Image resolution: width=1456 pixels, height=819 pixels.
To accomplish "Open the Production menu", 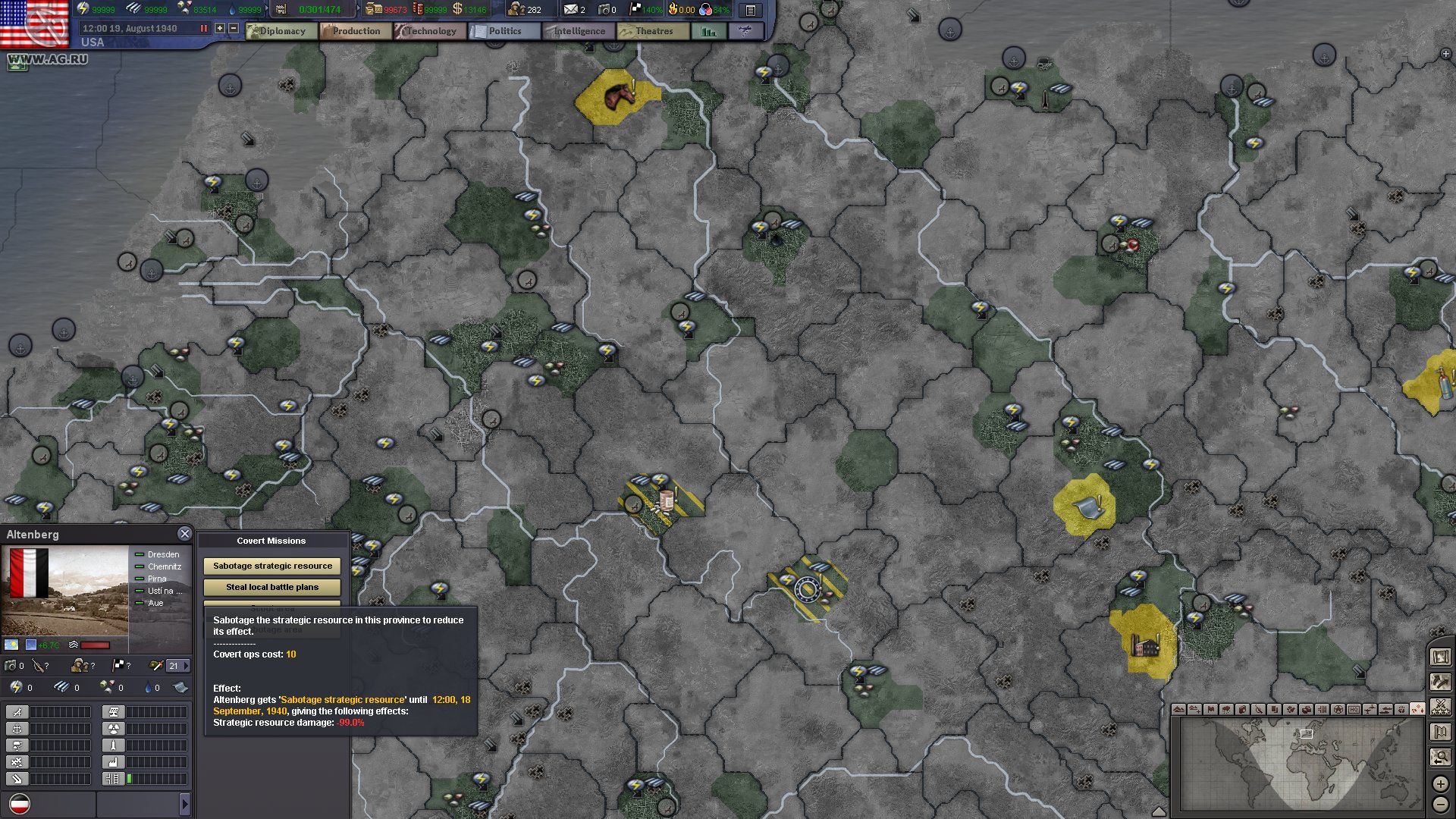I will tap(355, 31).
